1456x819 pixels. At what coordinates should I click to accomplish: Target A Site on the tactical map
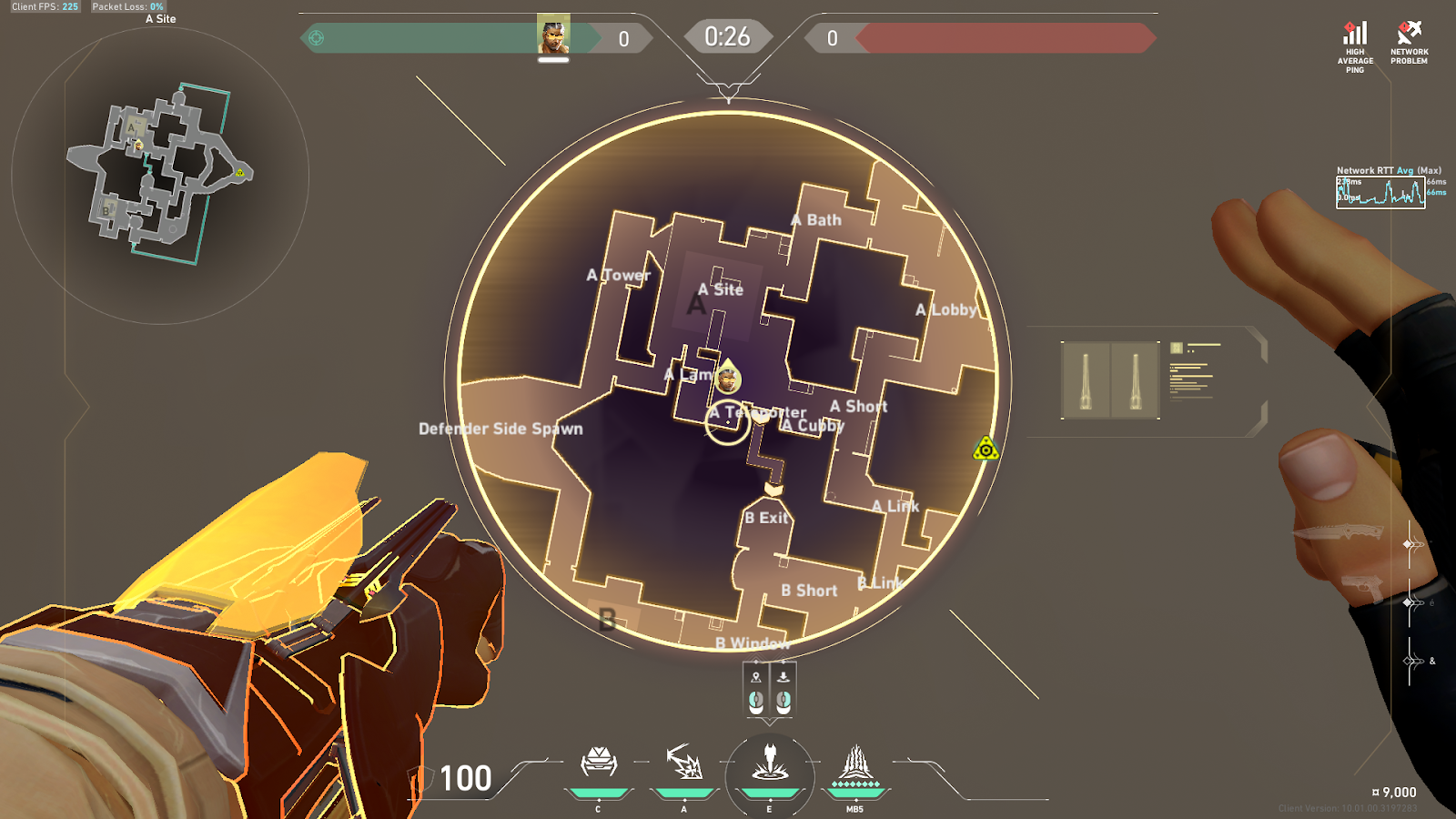pyautogui.click(x=721, y=289)
